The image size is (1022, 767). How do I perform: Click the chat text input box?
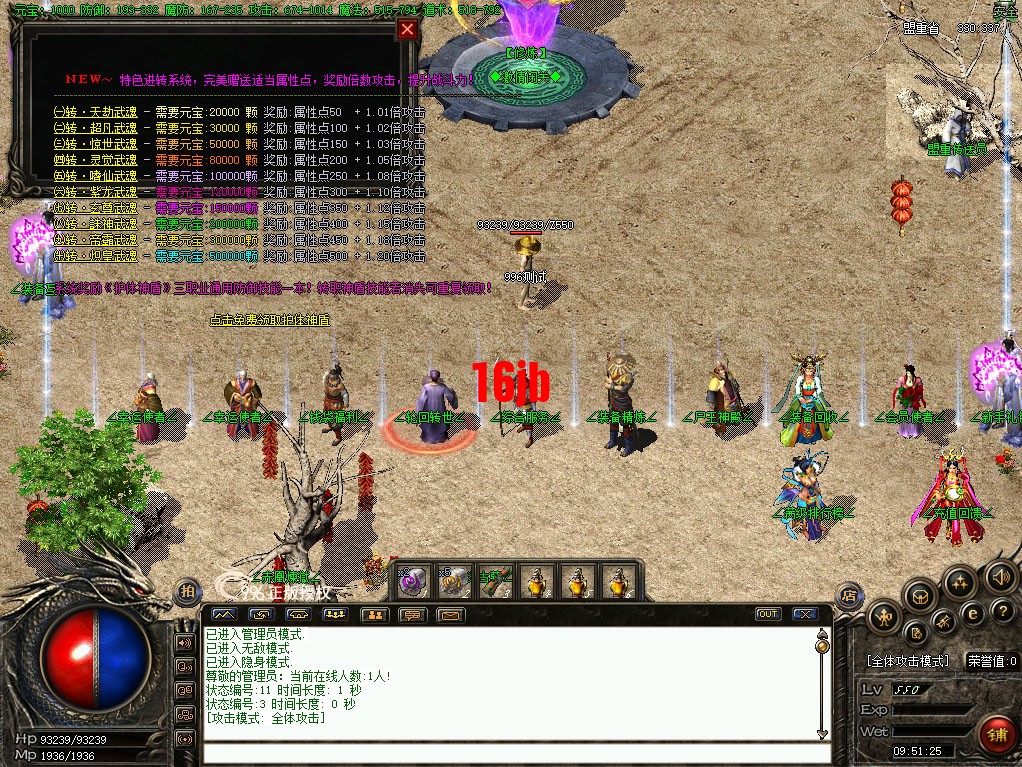[x=510, y=752]
